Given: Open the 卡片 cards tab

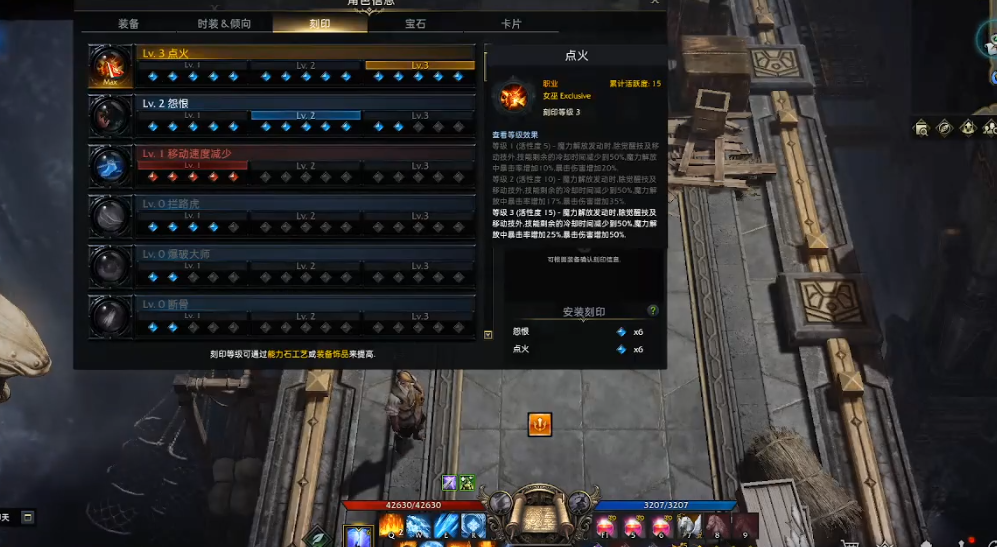Looking at the screenshot, I should pyautogui.click(x=510, y=23).
